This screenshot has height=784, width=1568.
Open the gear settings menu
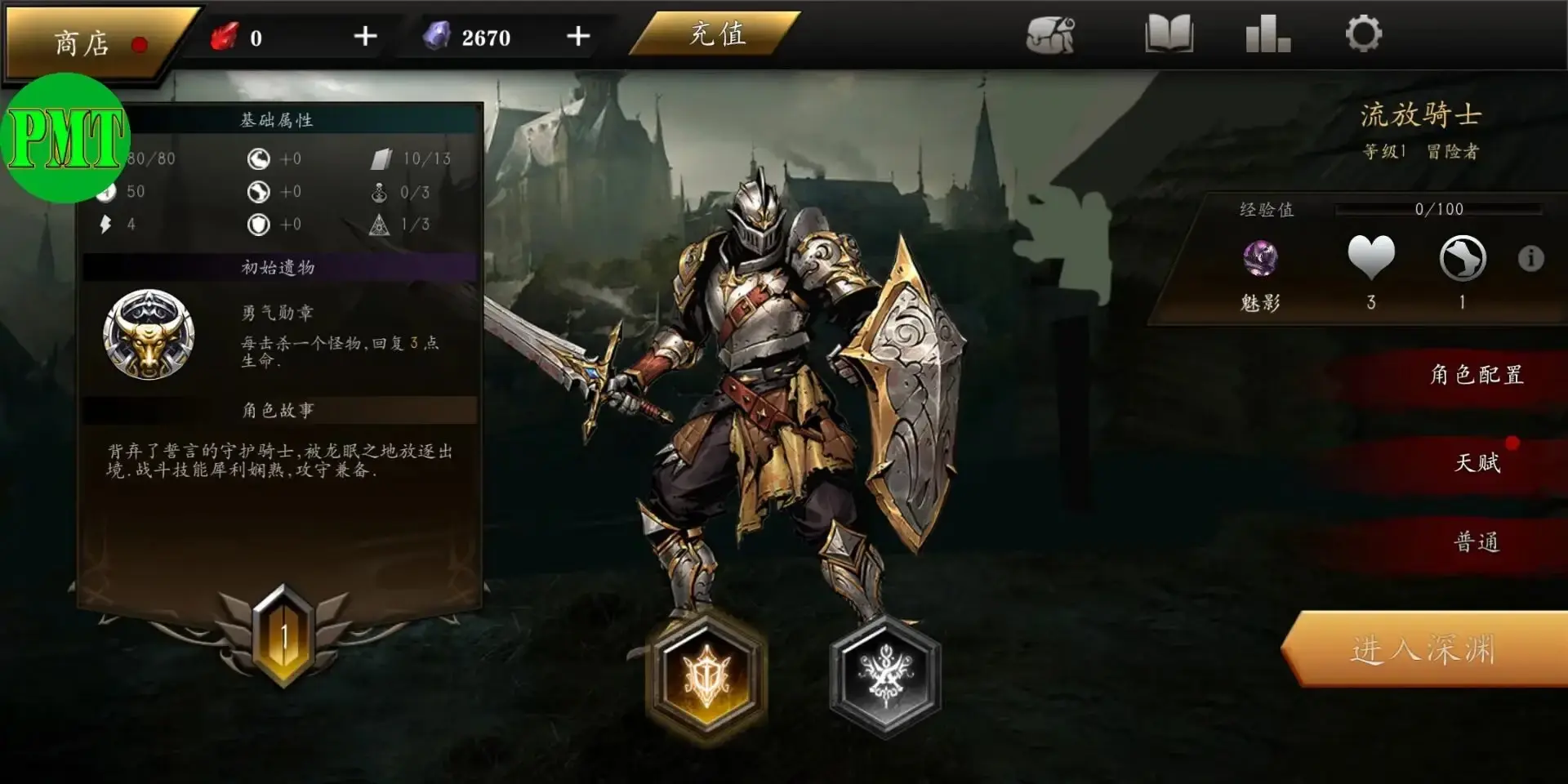1363,35
